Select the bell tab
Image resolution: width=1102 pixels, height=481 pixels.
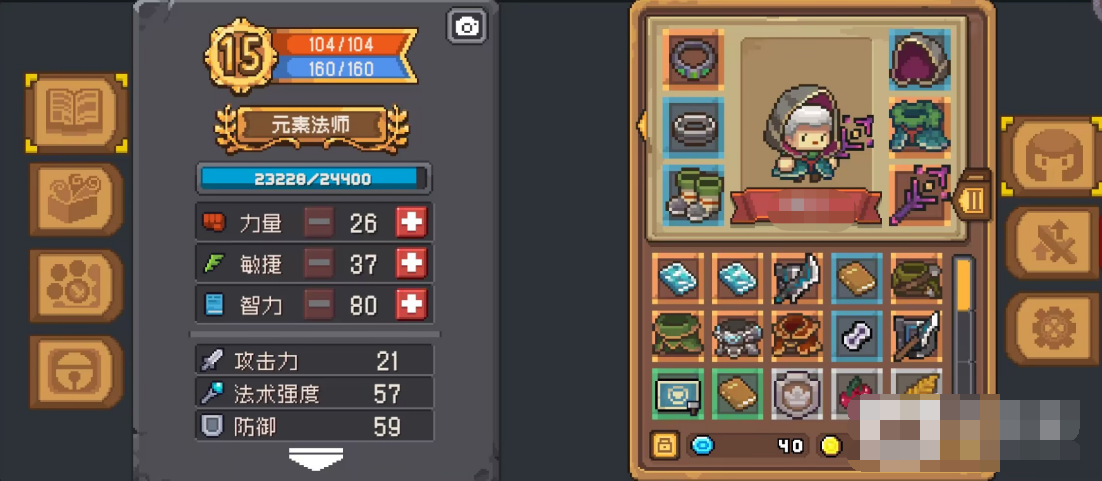(76, 371)
